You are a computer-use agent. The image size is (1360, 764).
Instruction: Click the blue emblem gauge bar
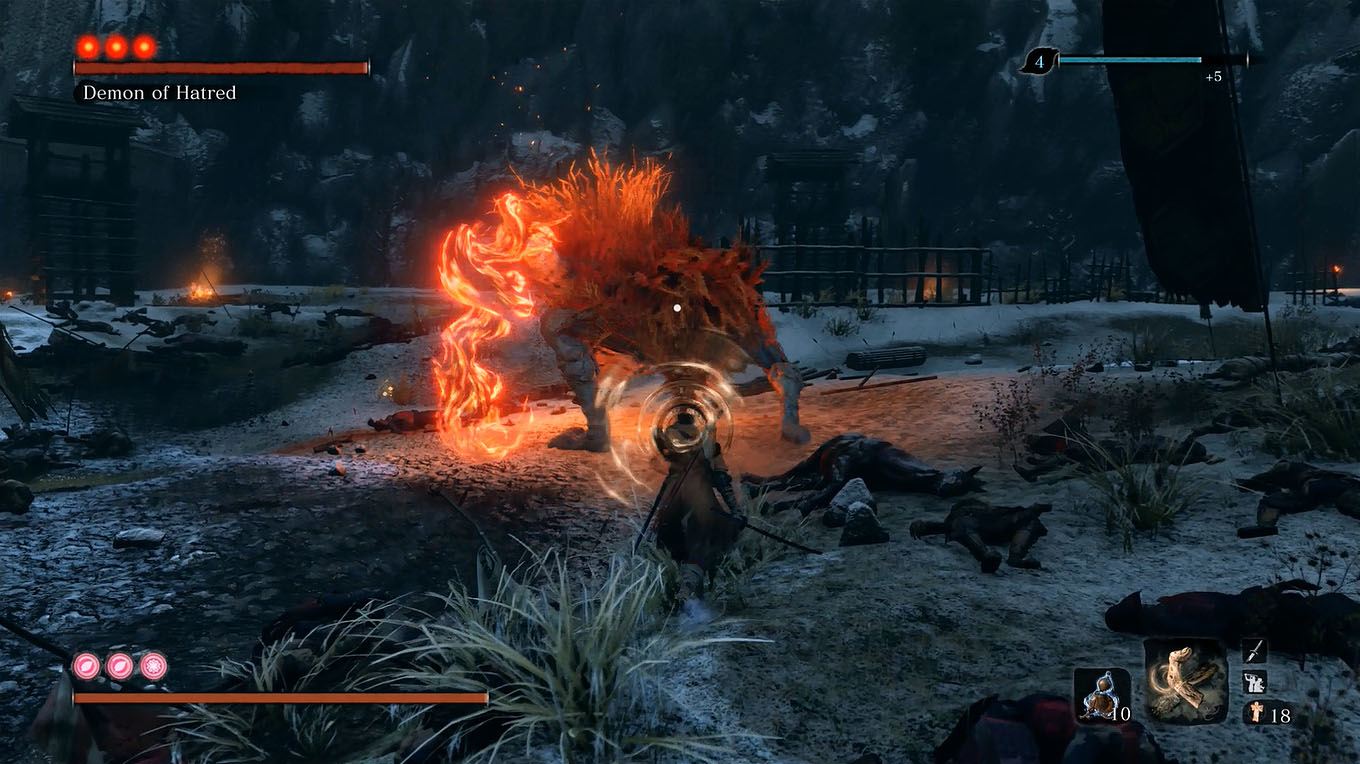[1130, 59]
